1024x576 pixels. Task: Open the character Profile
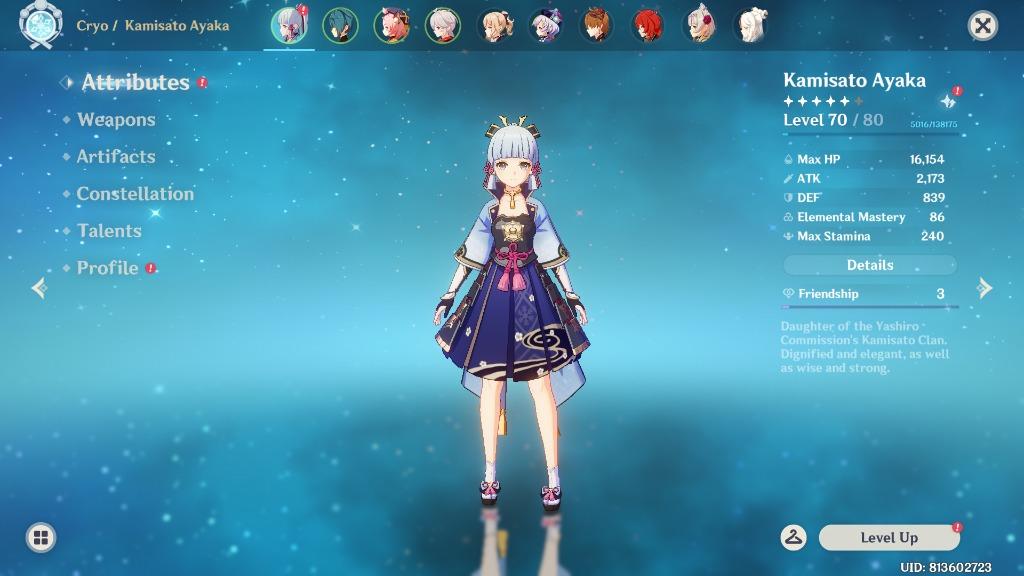(108, 268)
